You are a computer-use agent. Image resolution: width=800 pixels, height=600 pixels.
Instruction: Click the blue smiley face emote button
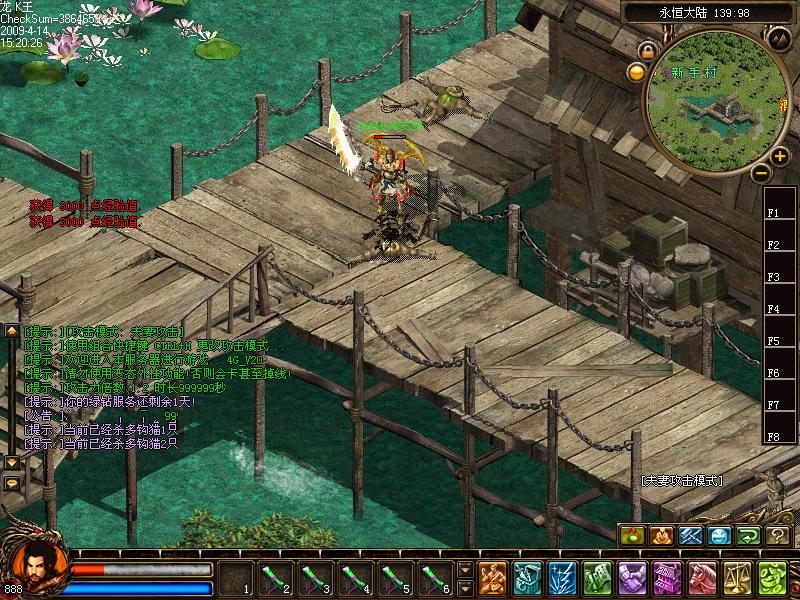[x=720, y=536]
